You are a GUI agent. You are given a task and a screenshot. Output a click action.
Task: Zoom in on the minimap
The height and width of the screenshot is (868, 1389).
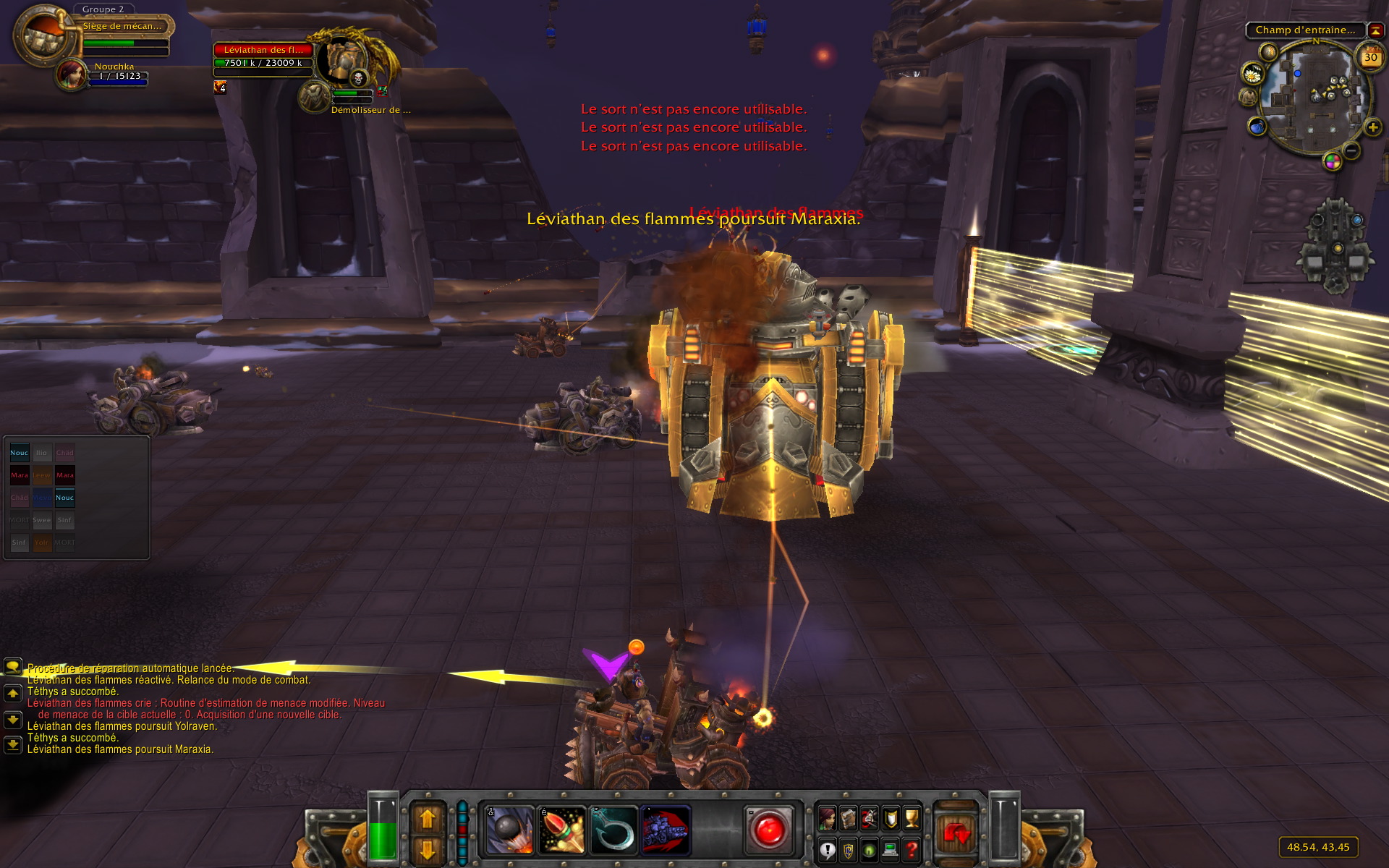click(x=1372, y=128)
